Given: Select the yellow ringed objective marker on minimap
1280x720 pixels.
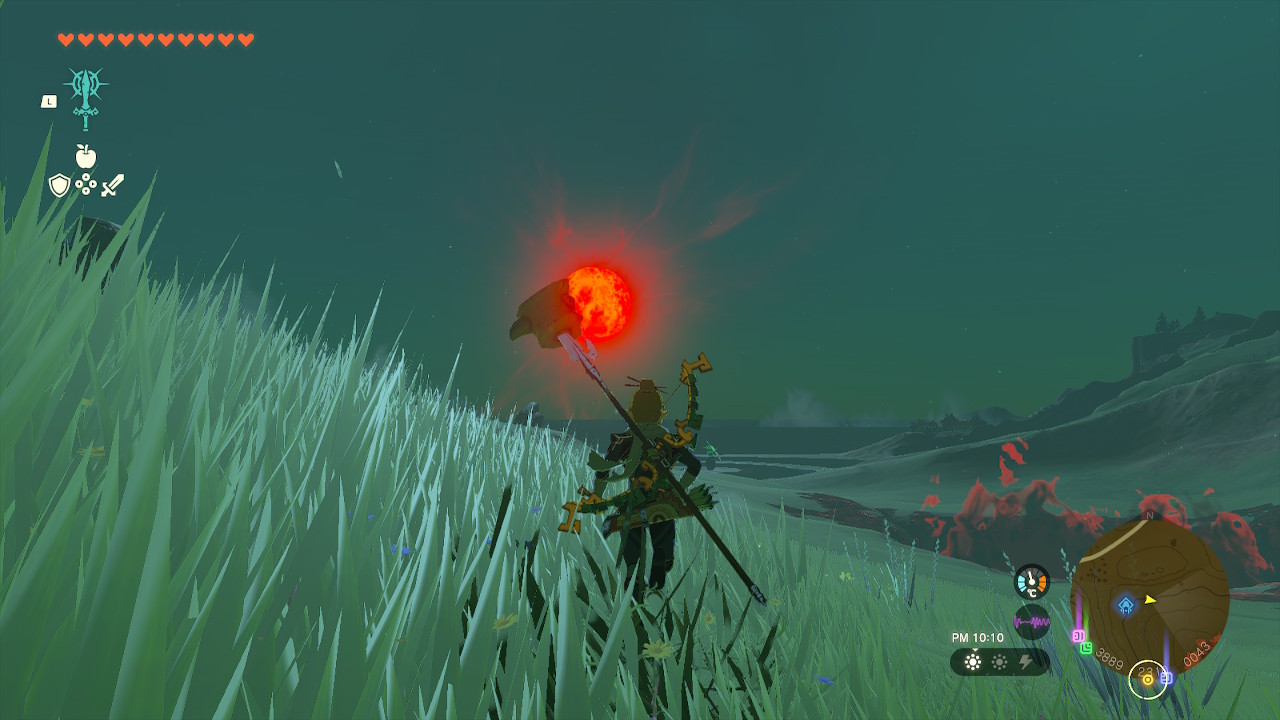Looking at the screenshot, I should (1148, 680).
